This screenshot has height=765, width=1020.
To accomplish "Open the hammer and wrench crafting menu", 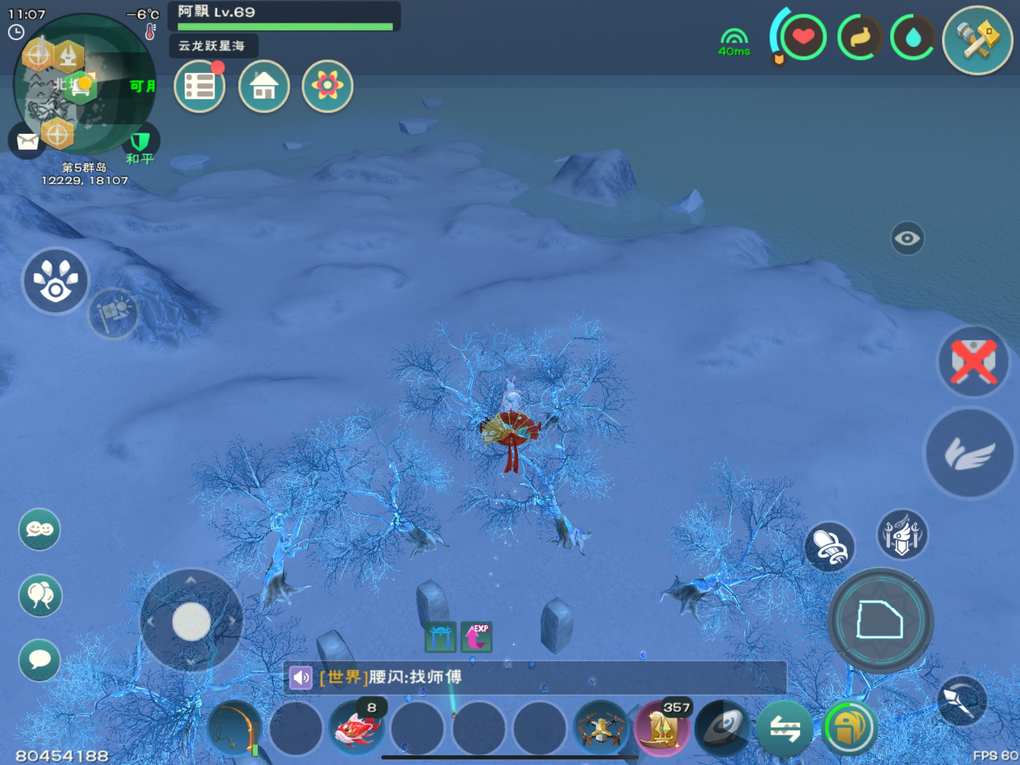I will (x=977, y=40).
